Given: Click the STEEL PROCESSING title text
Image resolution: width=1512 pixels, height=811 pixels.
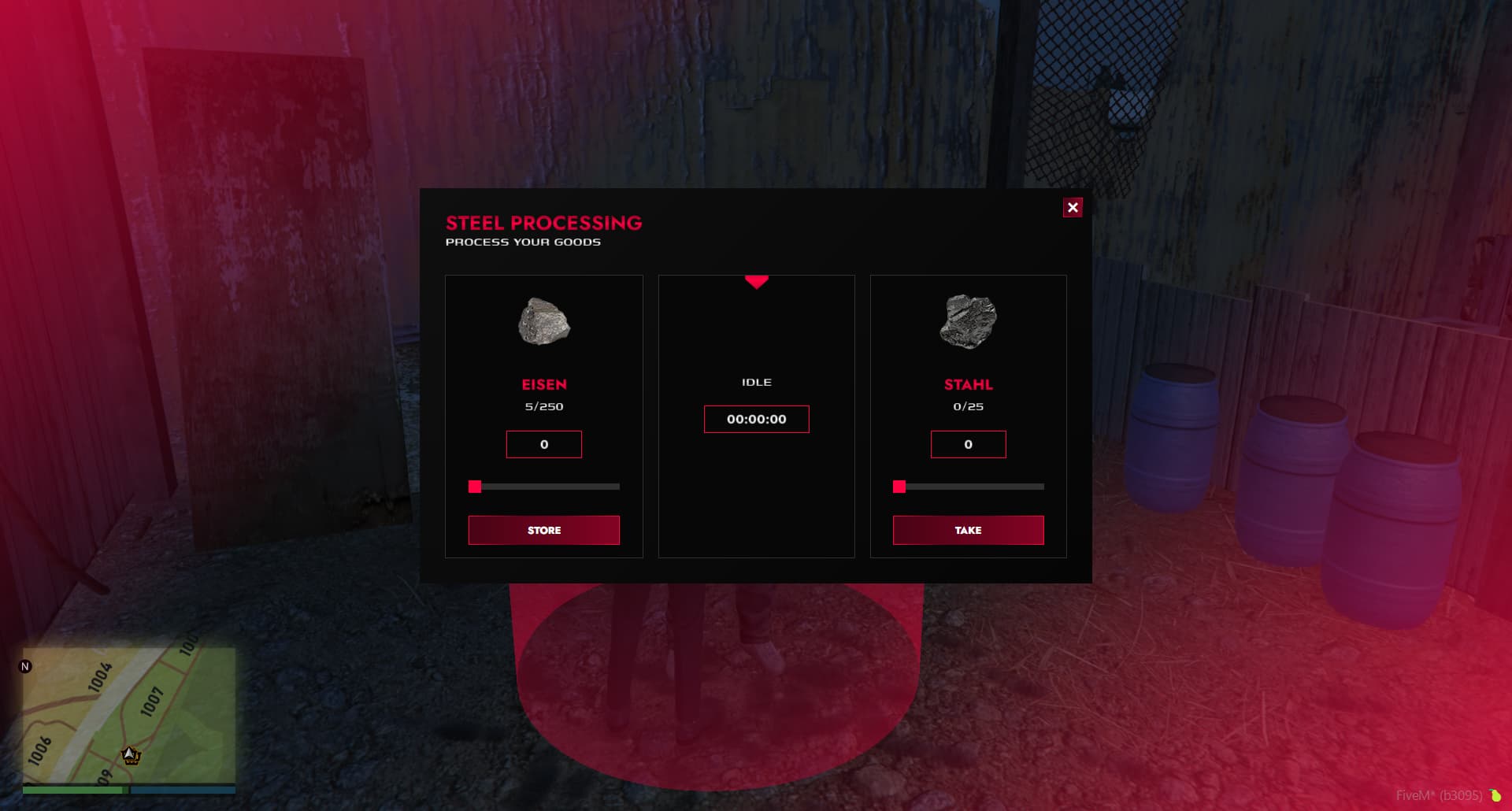Looking at the screenshot, I should 544,223.
